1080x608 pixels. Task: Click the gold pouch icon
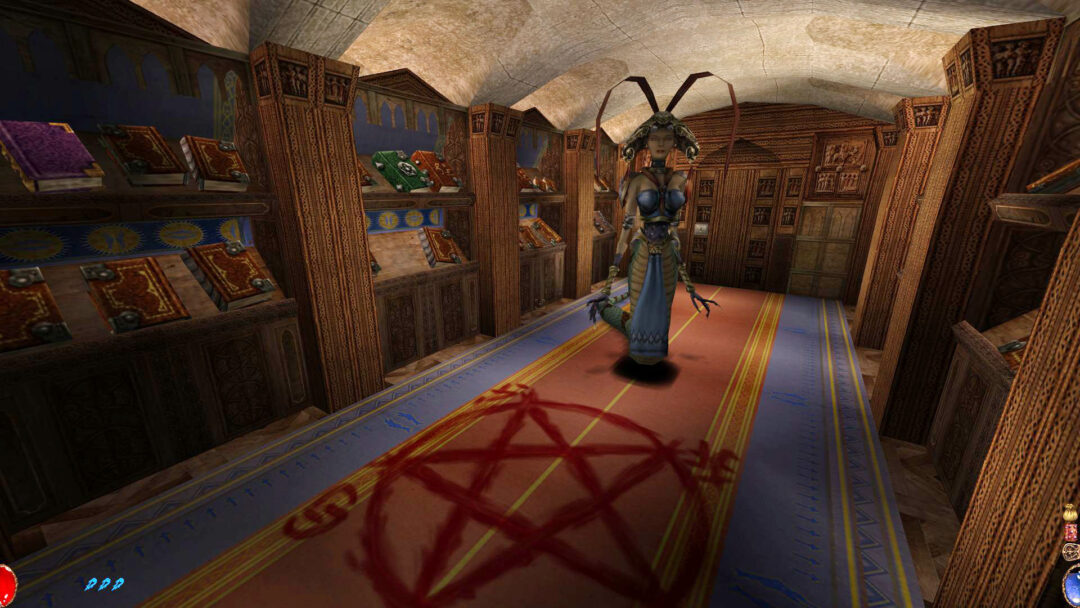pos(1070,514)
